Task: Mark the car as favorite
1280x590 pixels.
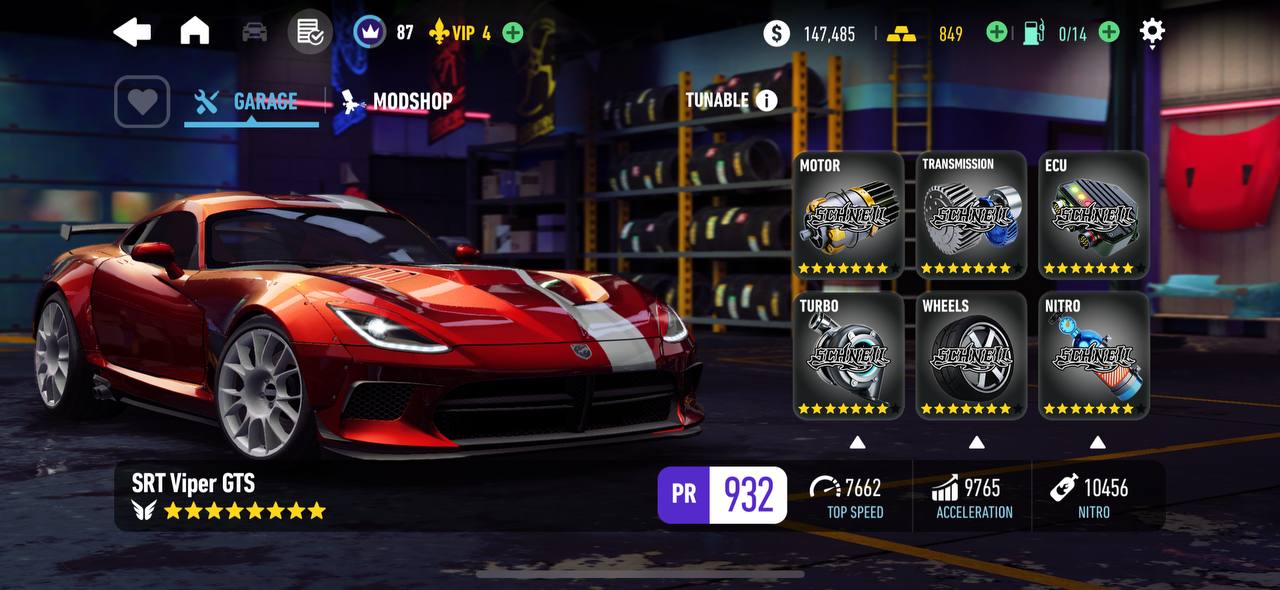Action: [x=142, y=101]
